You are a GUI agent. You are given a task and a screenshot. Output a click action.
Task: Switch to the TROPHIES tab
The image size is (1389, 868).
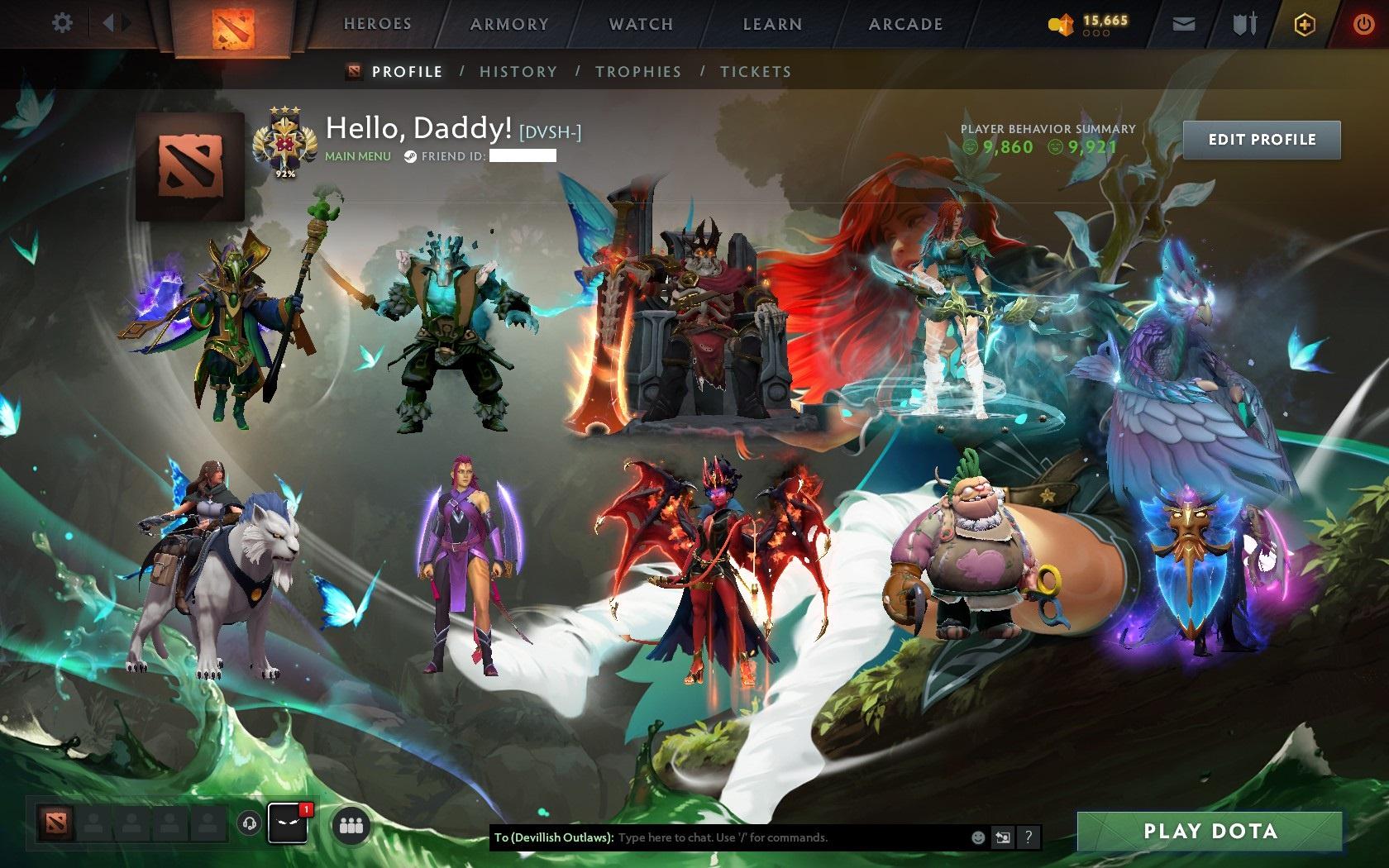pos(637,72)
